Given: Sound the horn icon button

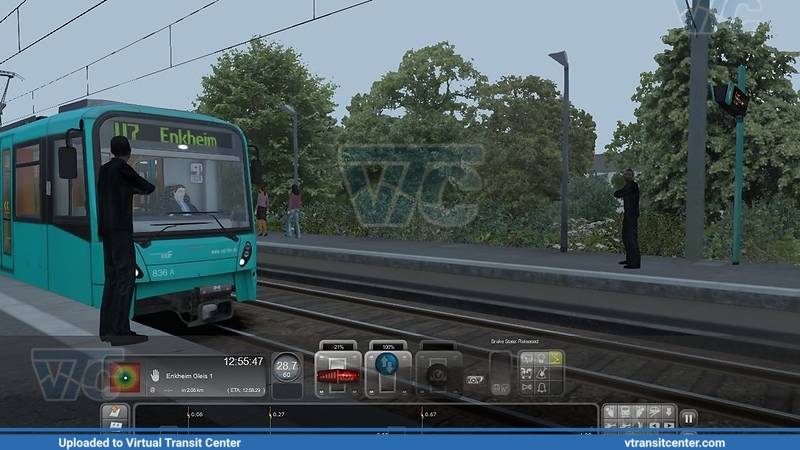Looking at the screenshot, I should pyautogui.click(x=527, y=387).
